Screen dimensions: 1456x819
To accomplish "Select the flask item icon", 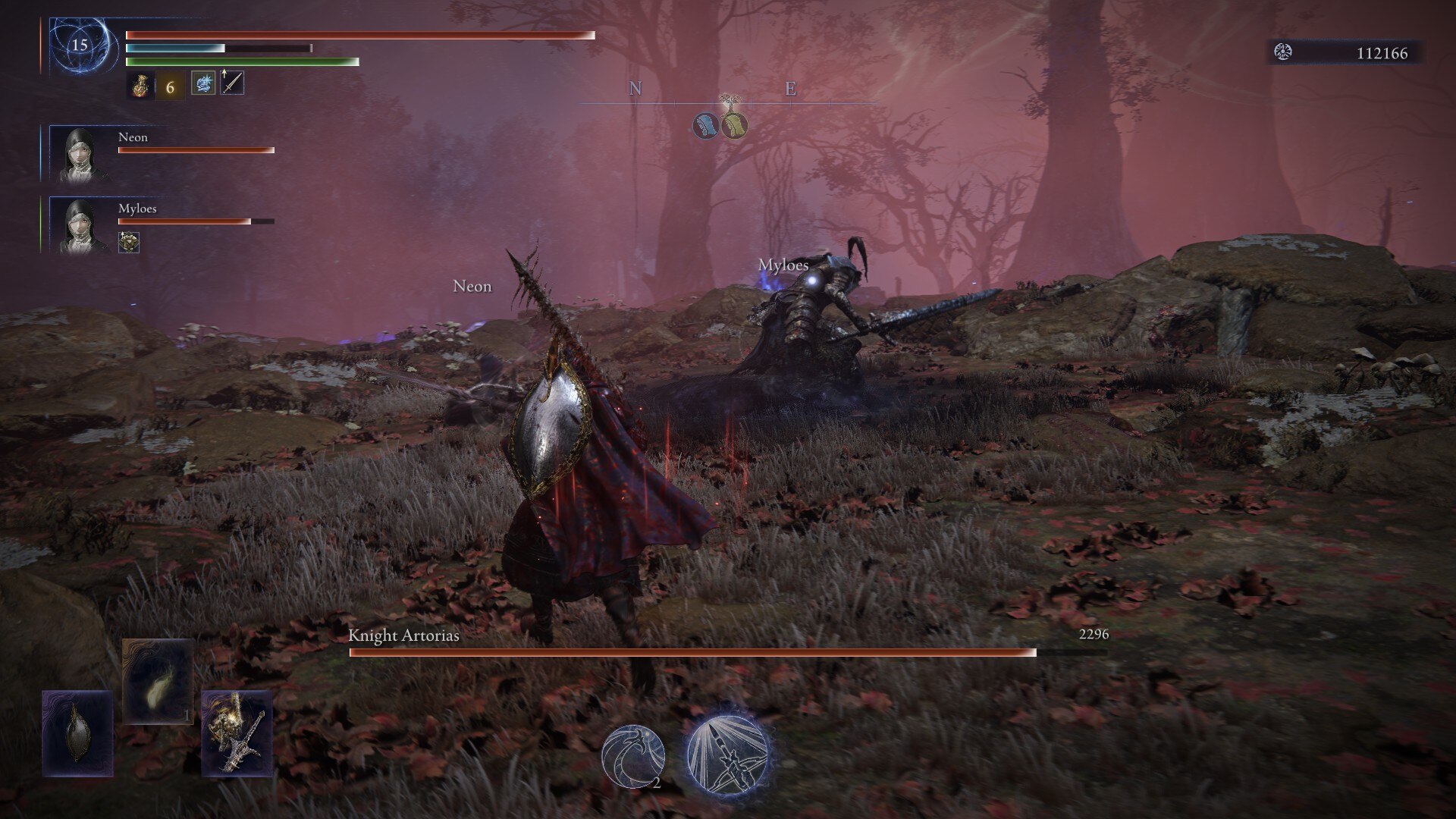I will (140, 86).
